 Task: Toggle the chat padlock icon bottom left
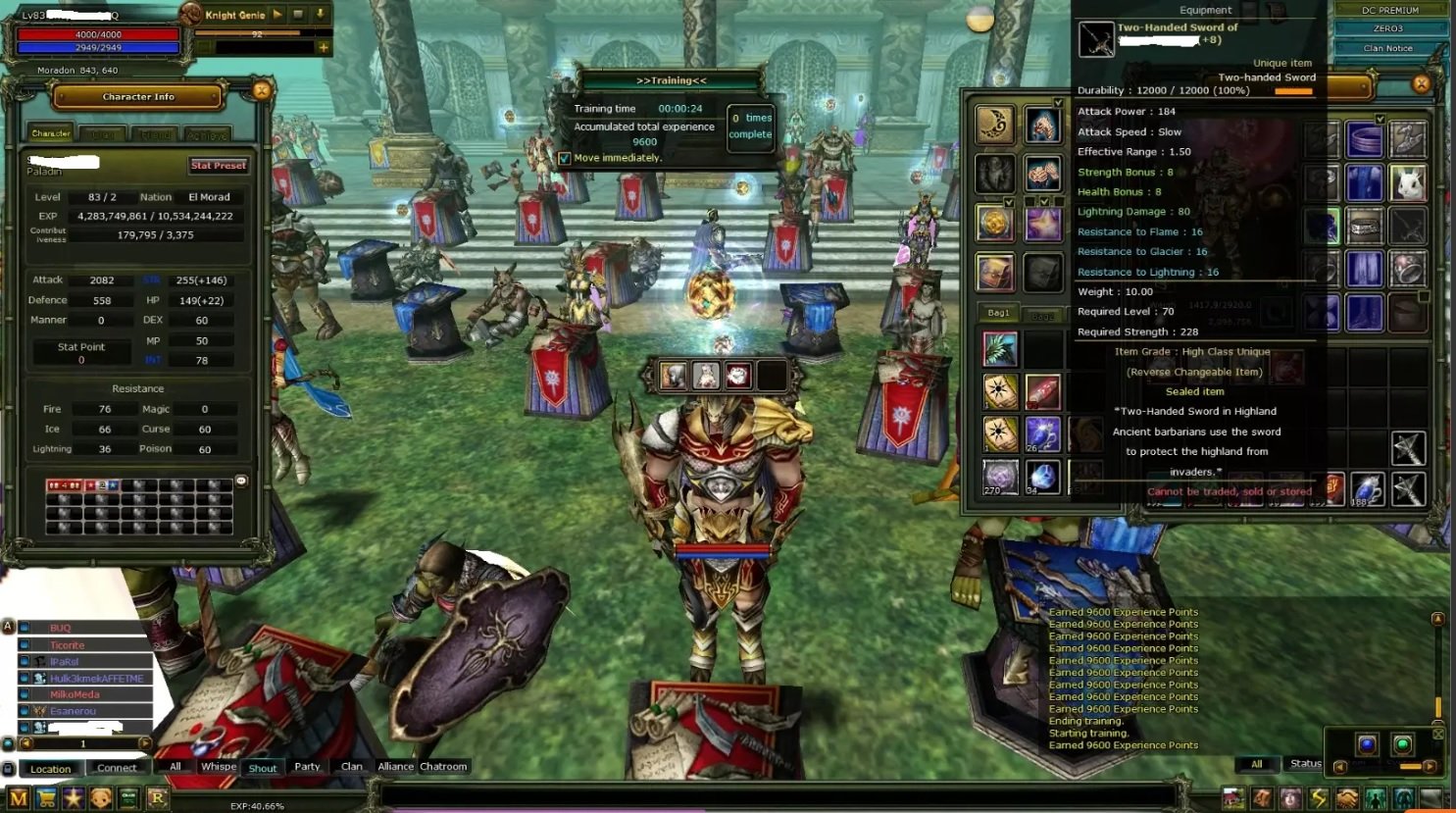[8, 769]
